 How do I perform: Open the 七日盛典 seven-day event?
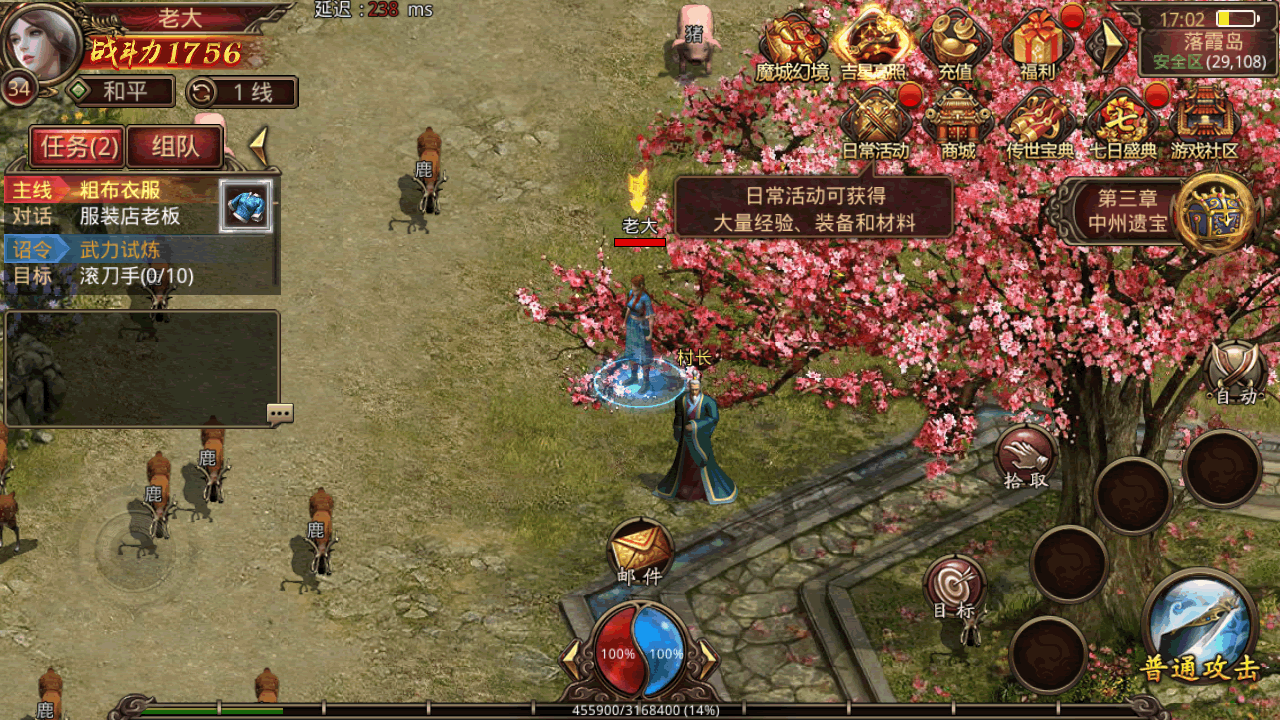coord(1121,124)
